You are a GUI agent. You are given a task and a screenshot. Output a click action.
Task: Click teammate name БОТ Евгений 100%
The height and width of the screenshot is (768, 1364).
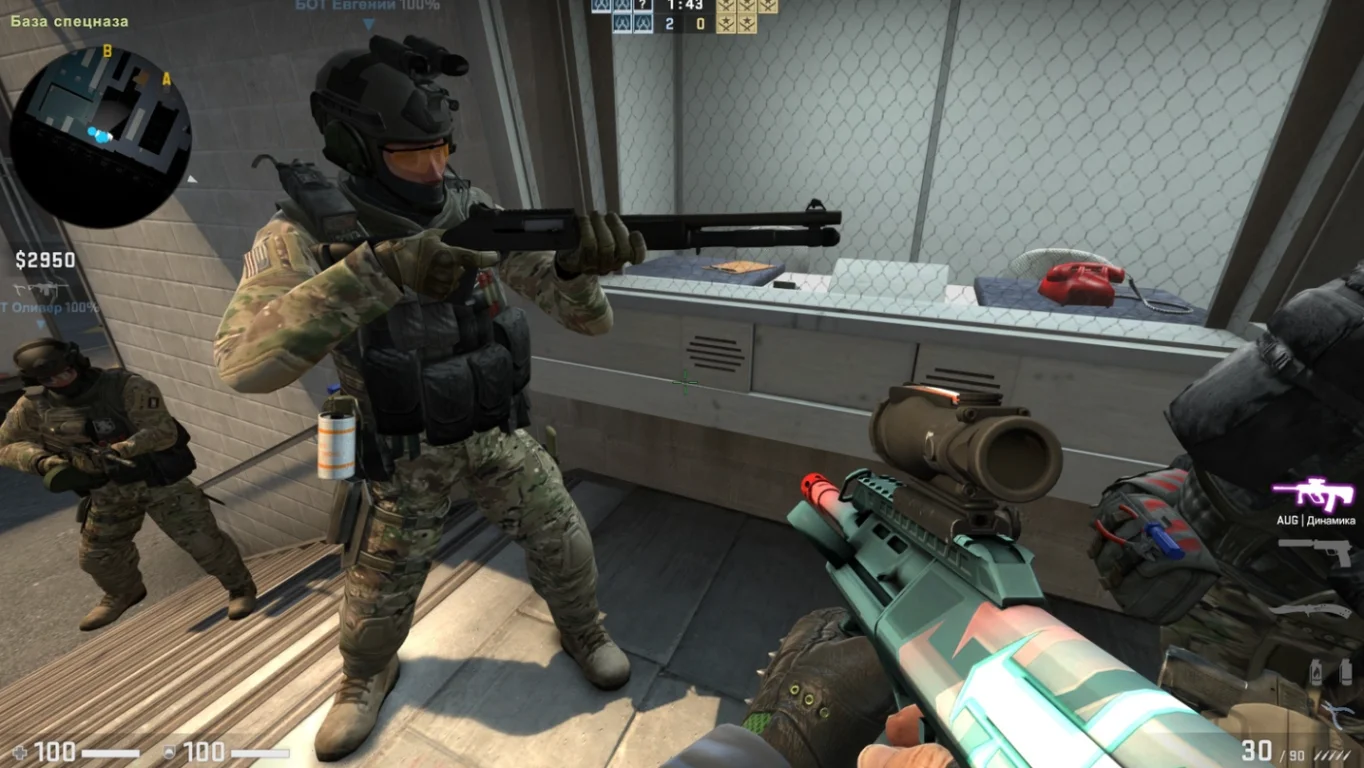click(365, 7)
